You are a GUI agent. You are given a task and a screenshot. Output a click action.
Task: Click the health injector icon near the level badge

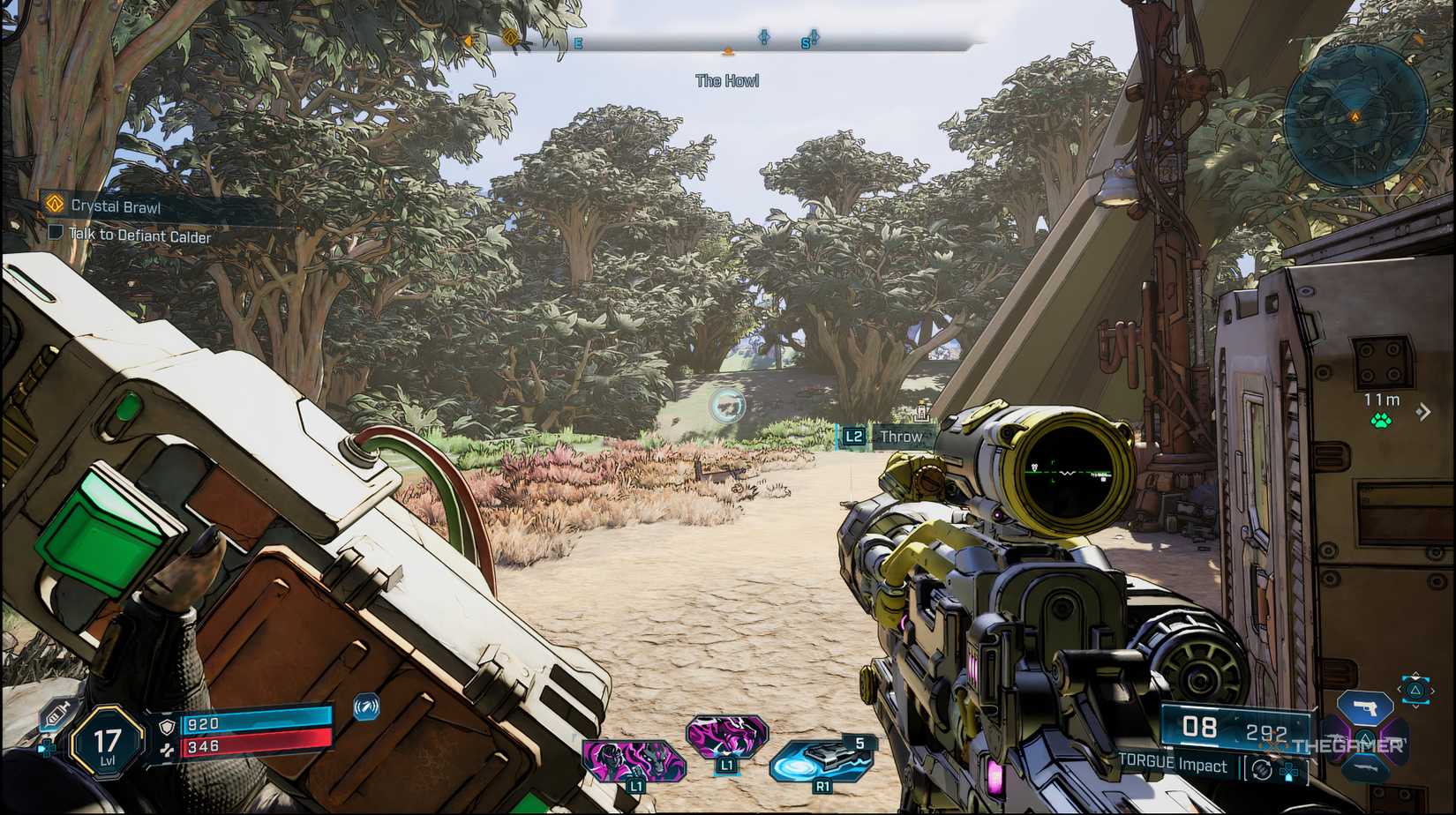click(x=55, y=712)
